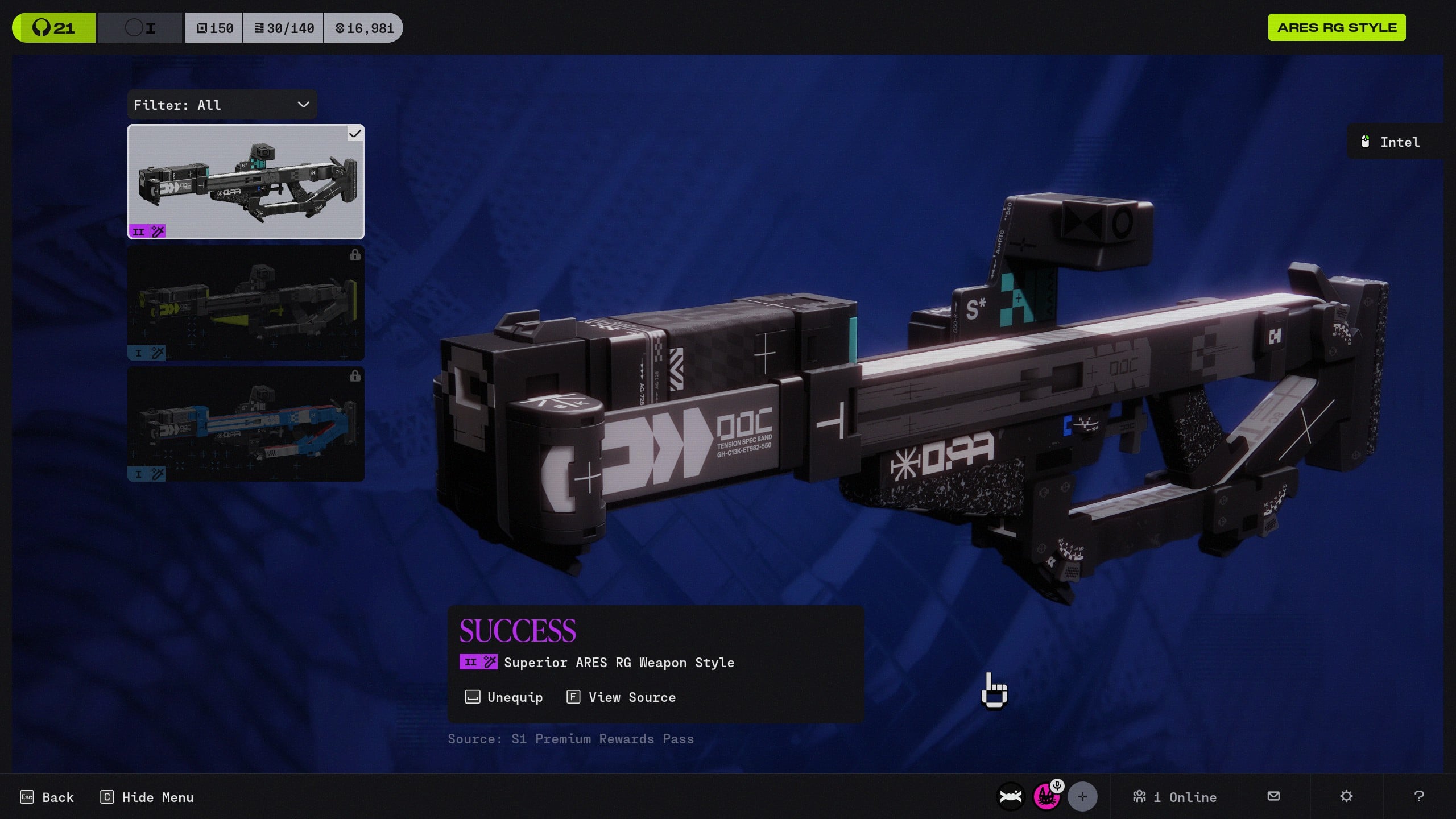Viewport: 1456px width, 819px height.
Task: Open the Filter: All dropdown
Action: [x=222, y=105]
